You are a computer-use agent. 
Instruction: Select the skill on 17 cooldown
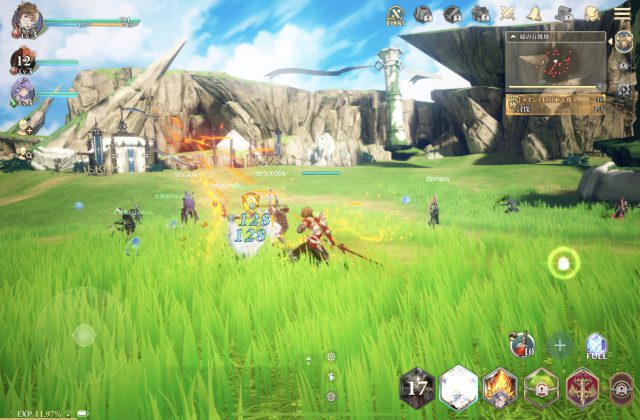click(417, 387)
